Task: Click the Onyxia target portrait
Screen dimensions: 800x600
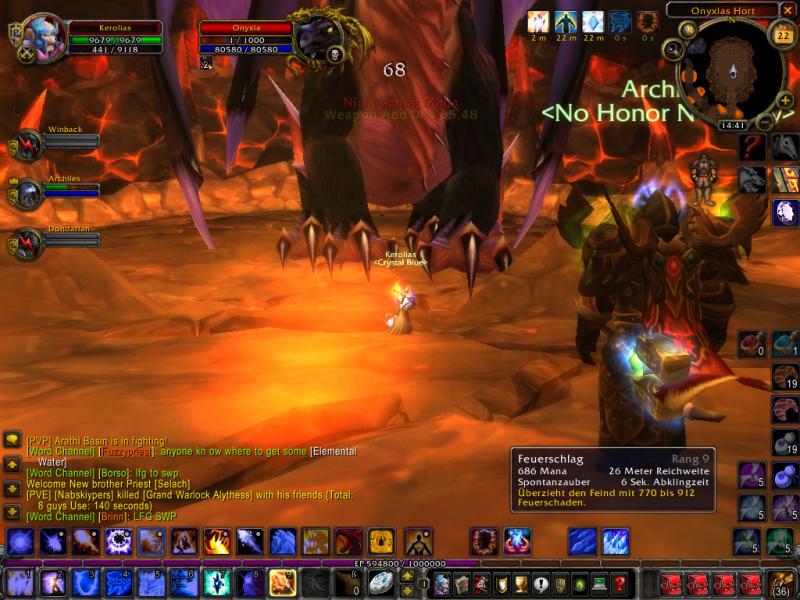Action: [319, 38]
